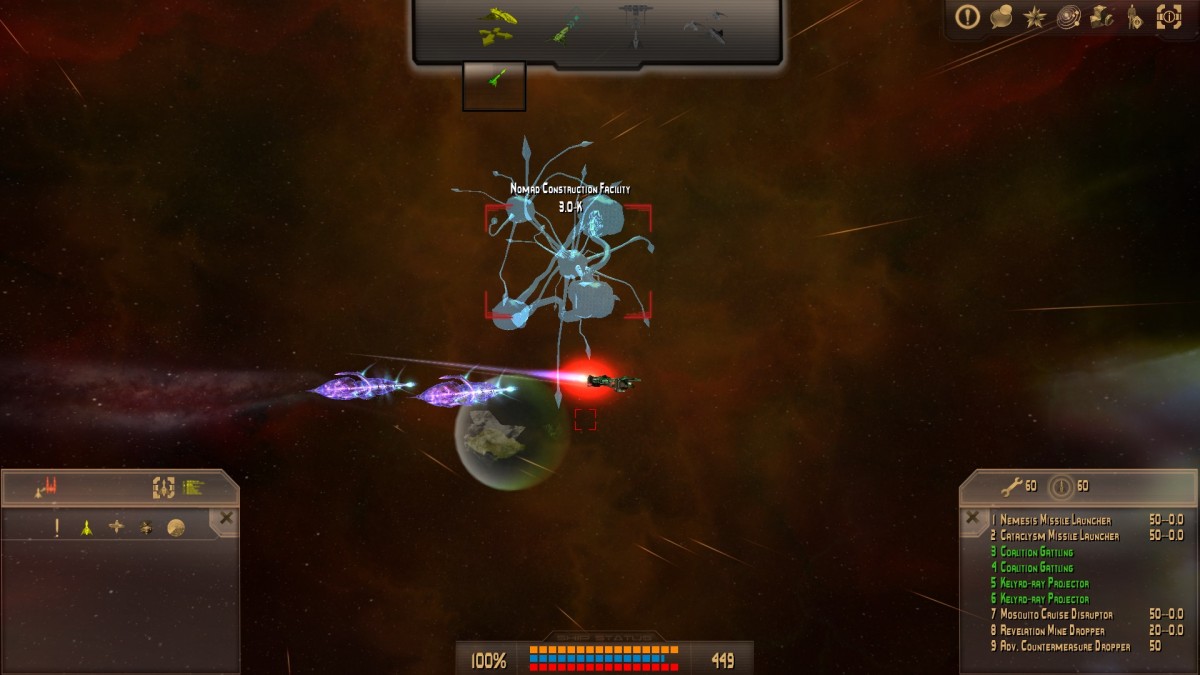The width and height of the screenshot is (1200, 675).
Task: Close the contact list panel
Action: [226, 518]
